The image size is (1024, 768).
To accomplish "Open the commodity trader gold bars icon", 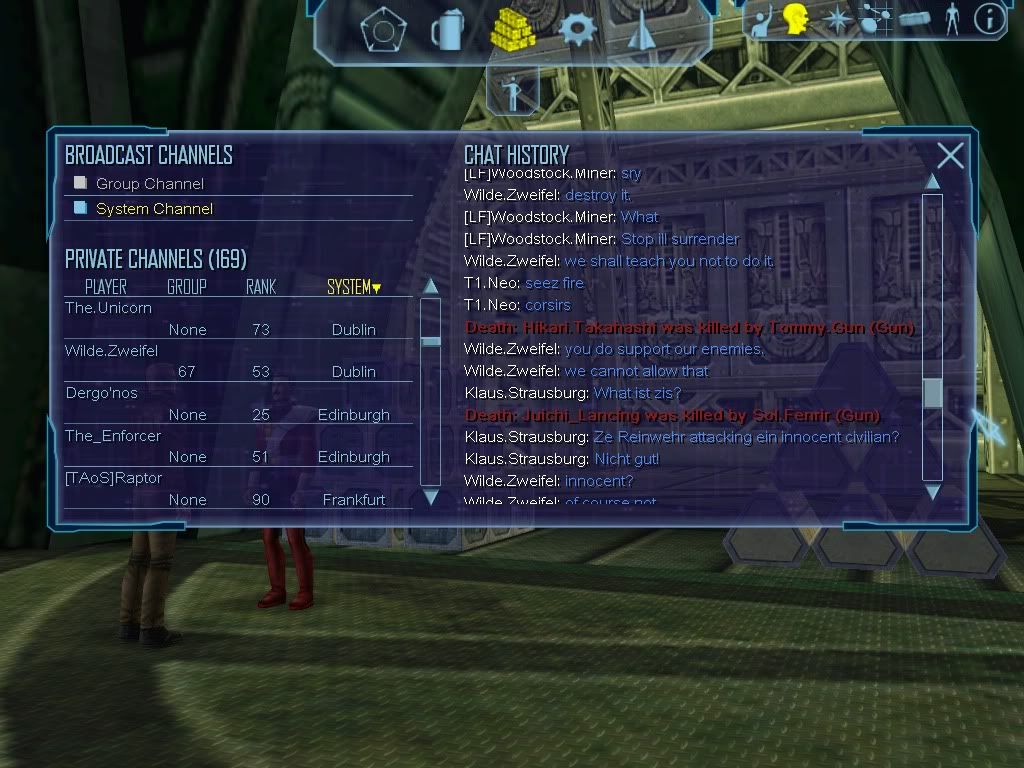I will pos(512,30).
